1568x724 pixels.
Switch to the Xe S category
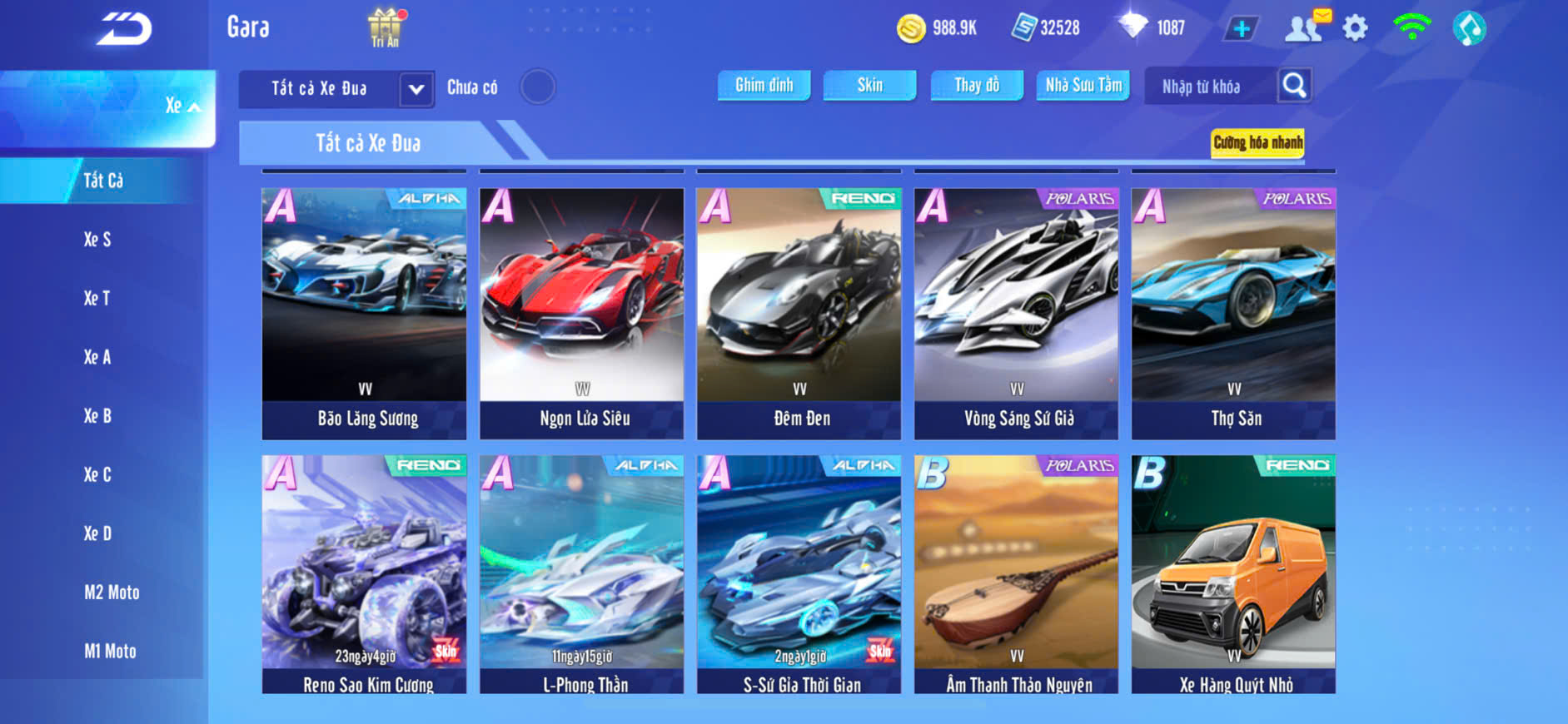click(97, 240)
